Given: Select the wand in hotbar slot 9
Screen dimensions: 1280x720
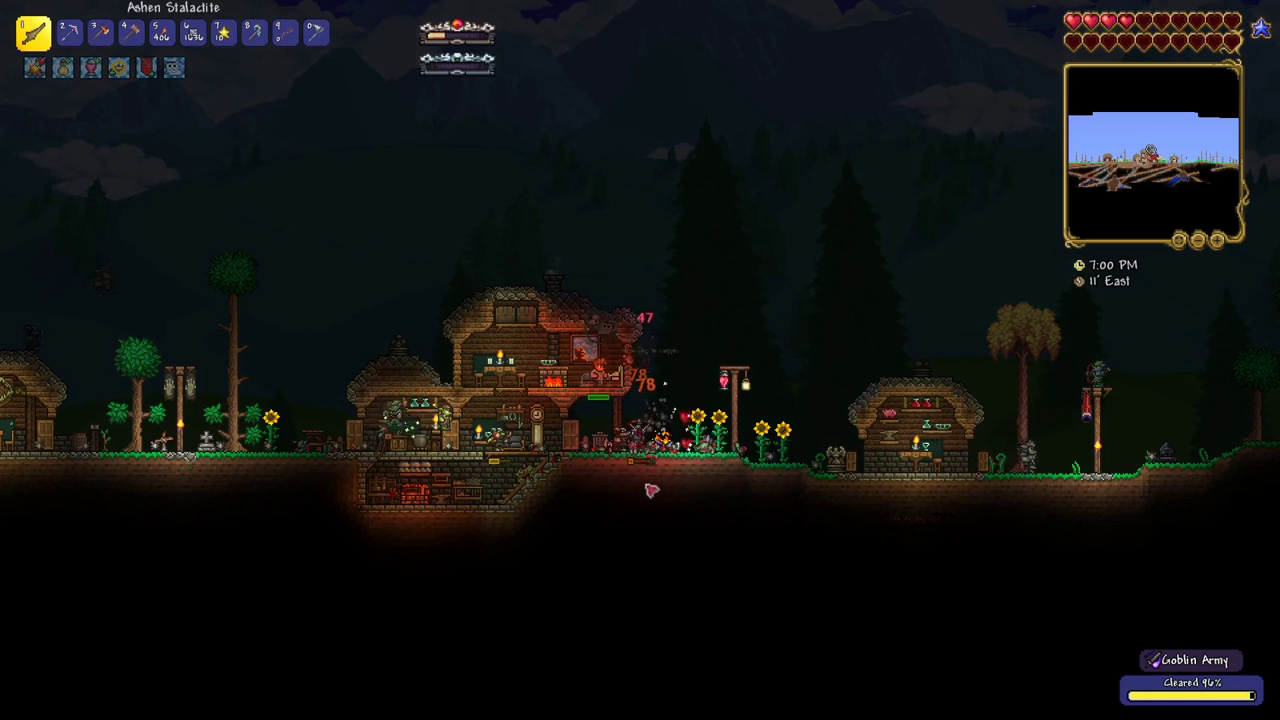Looking at the screenshot, I should pyautogui.click(x=285, y=33).
